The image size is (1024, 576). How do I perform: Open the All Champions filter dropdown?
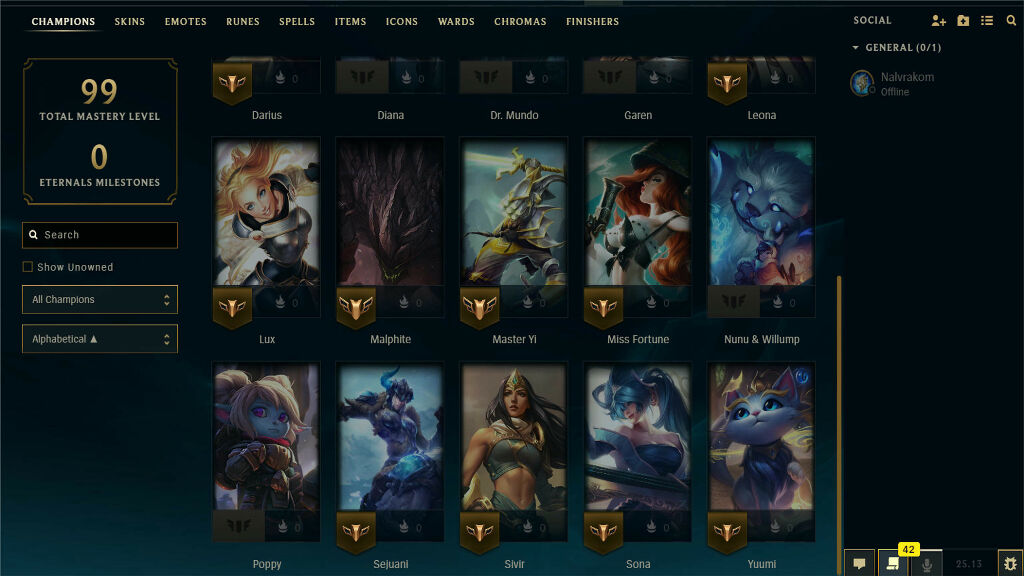100,299
